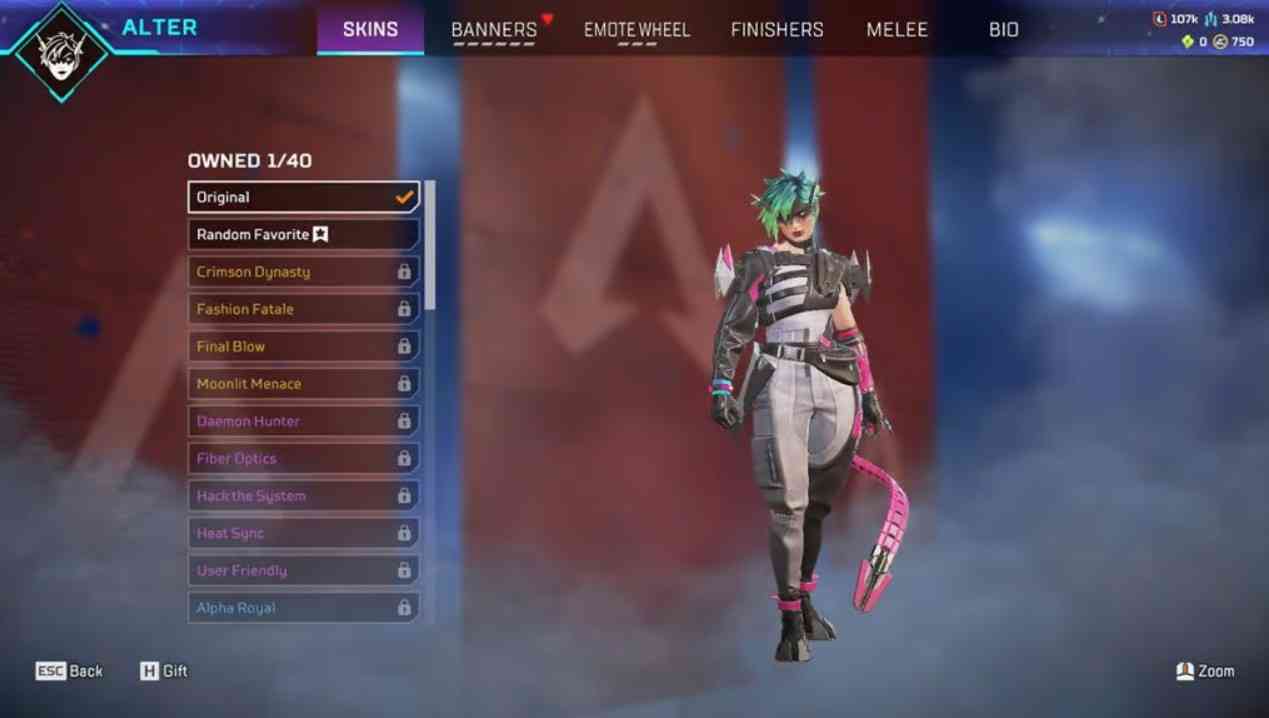Viewport: 1269px width, 718px height.
Task: Choose the Final Blow skin
Action: pos(303,346)
